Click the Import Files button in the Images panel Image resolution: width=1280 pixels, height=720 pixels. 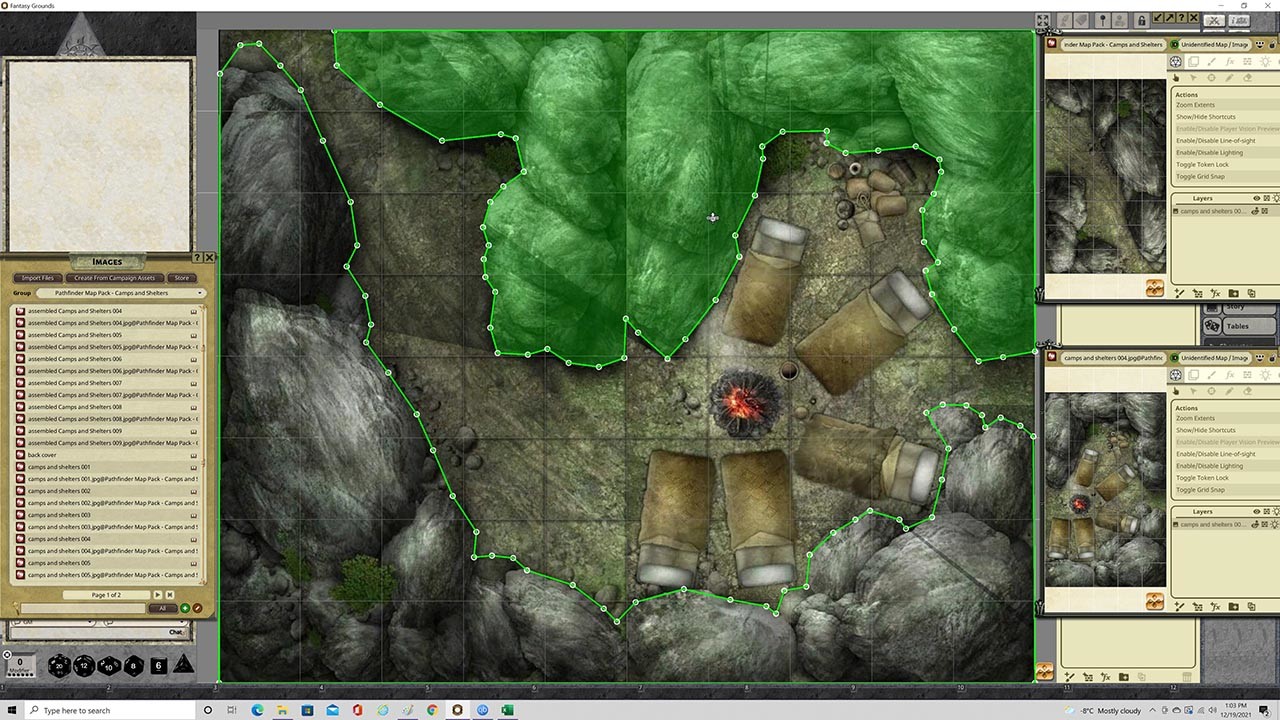tap(37, 278)
